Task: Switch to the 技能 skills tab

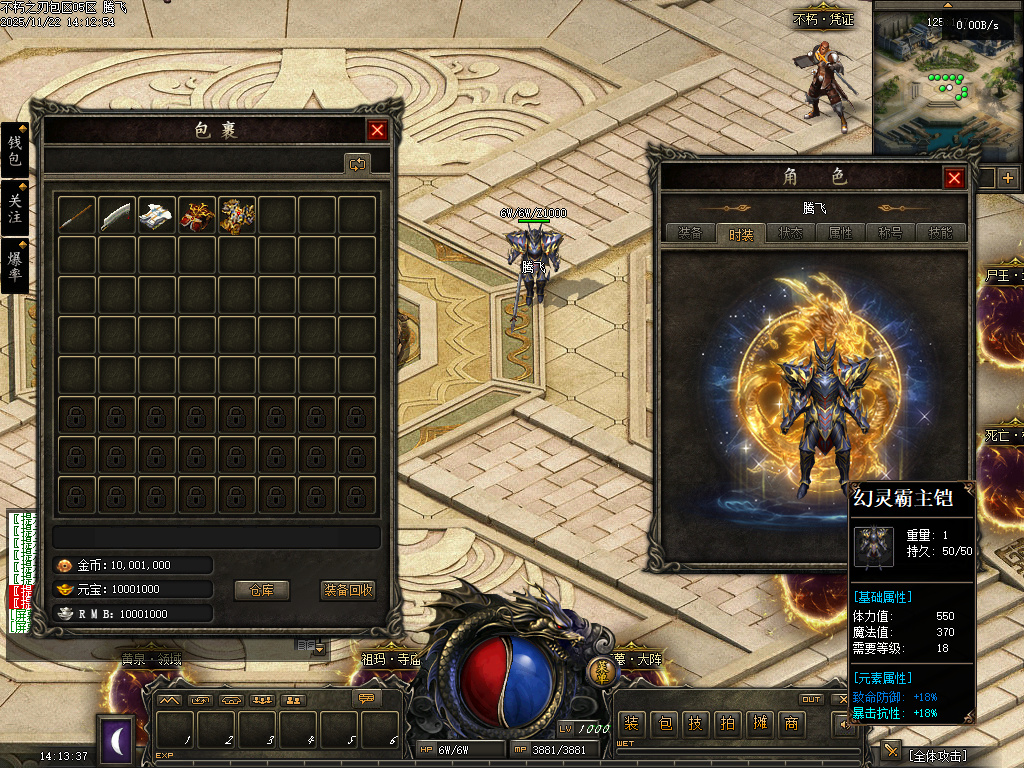Action: 940,233
